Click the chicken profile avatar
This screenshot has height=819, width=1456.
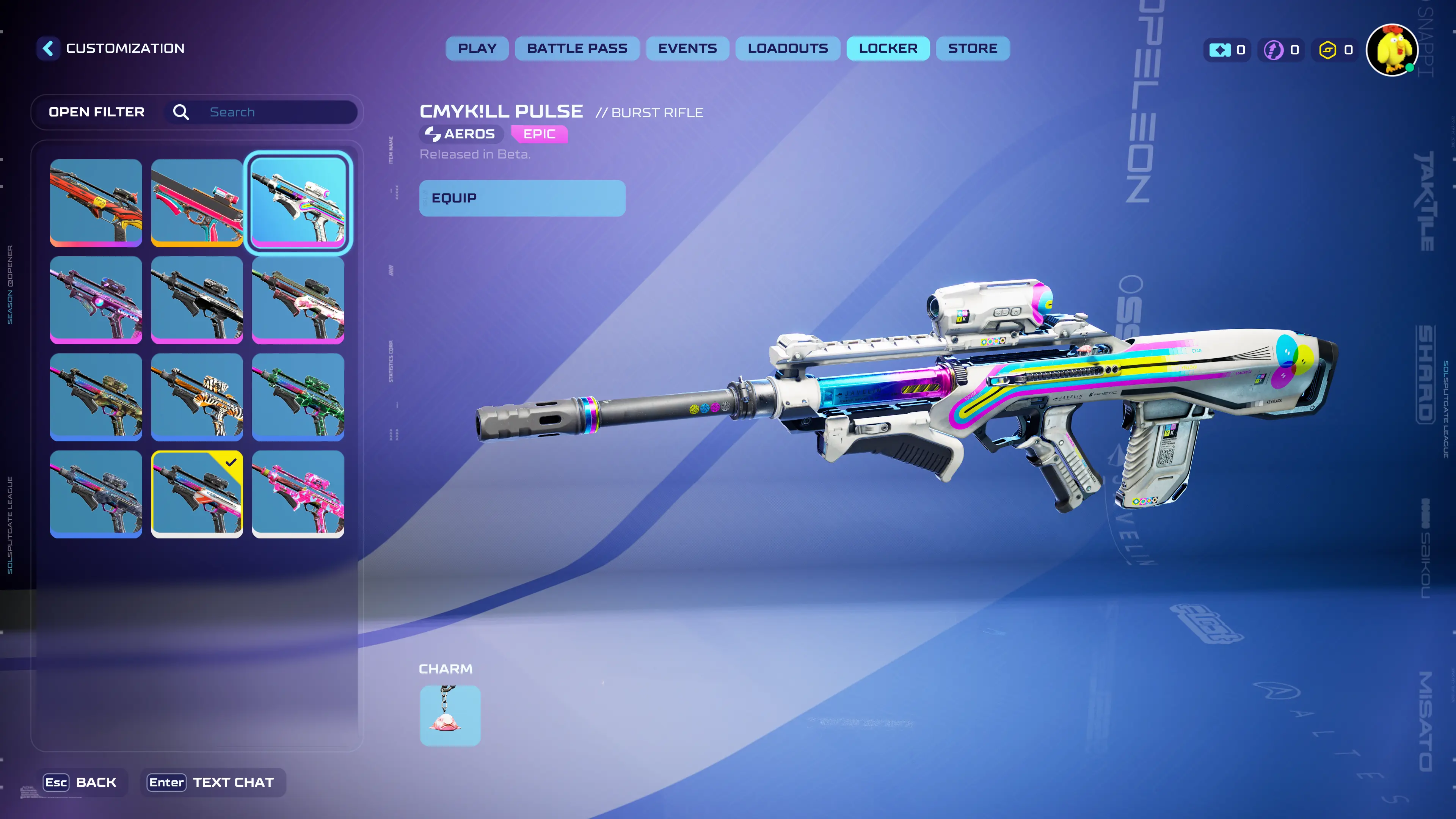tap(1392, 50)
